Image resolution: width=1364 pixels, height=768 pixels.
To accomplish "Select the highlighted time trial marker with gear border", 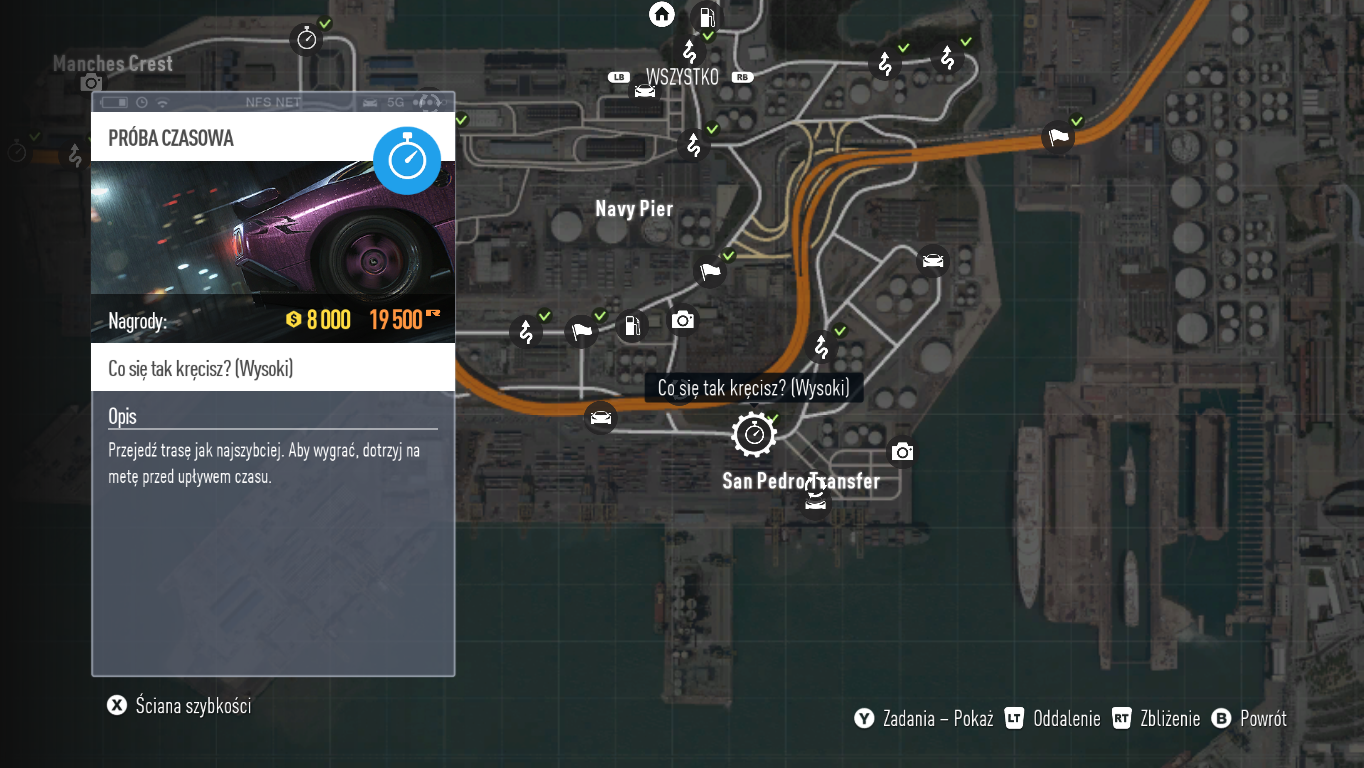I will point(754,434).
